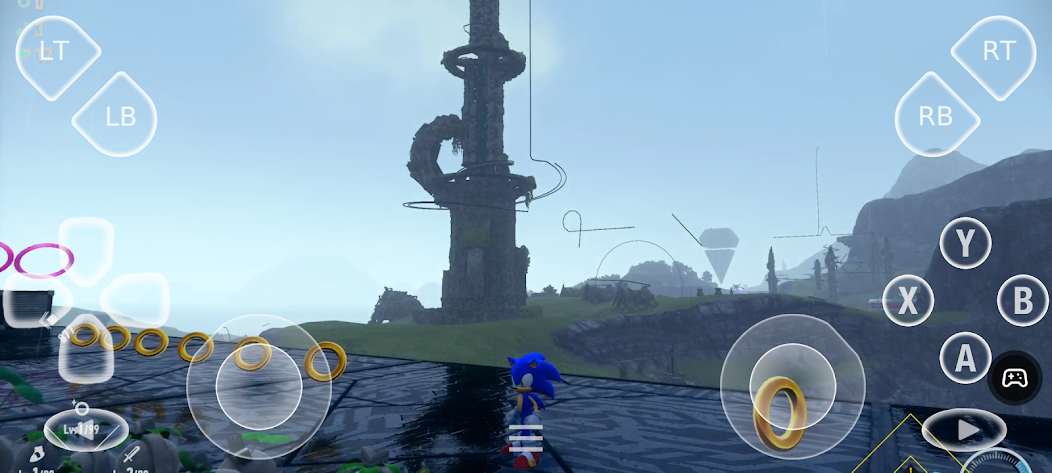Tap the oval button with right-pointing triangle

click(x=964, y=430)
